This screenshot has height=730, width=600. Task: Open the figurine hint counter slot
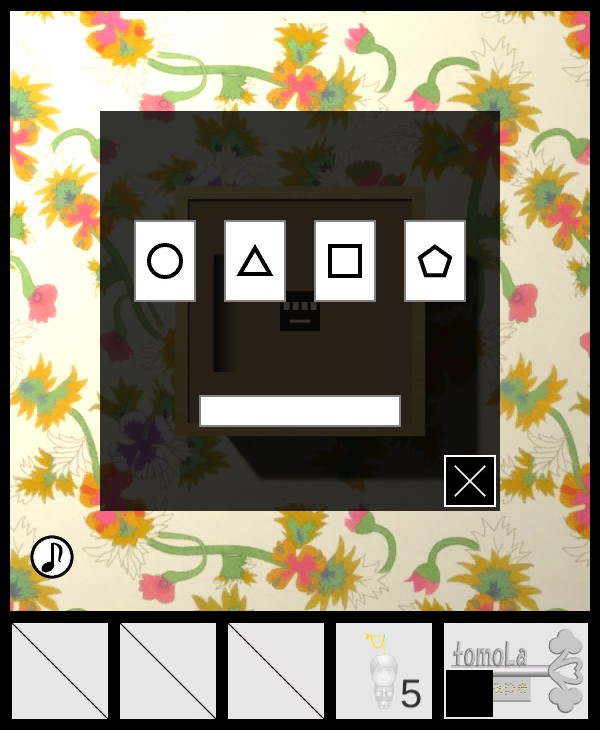coord(384,671)
